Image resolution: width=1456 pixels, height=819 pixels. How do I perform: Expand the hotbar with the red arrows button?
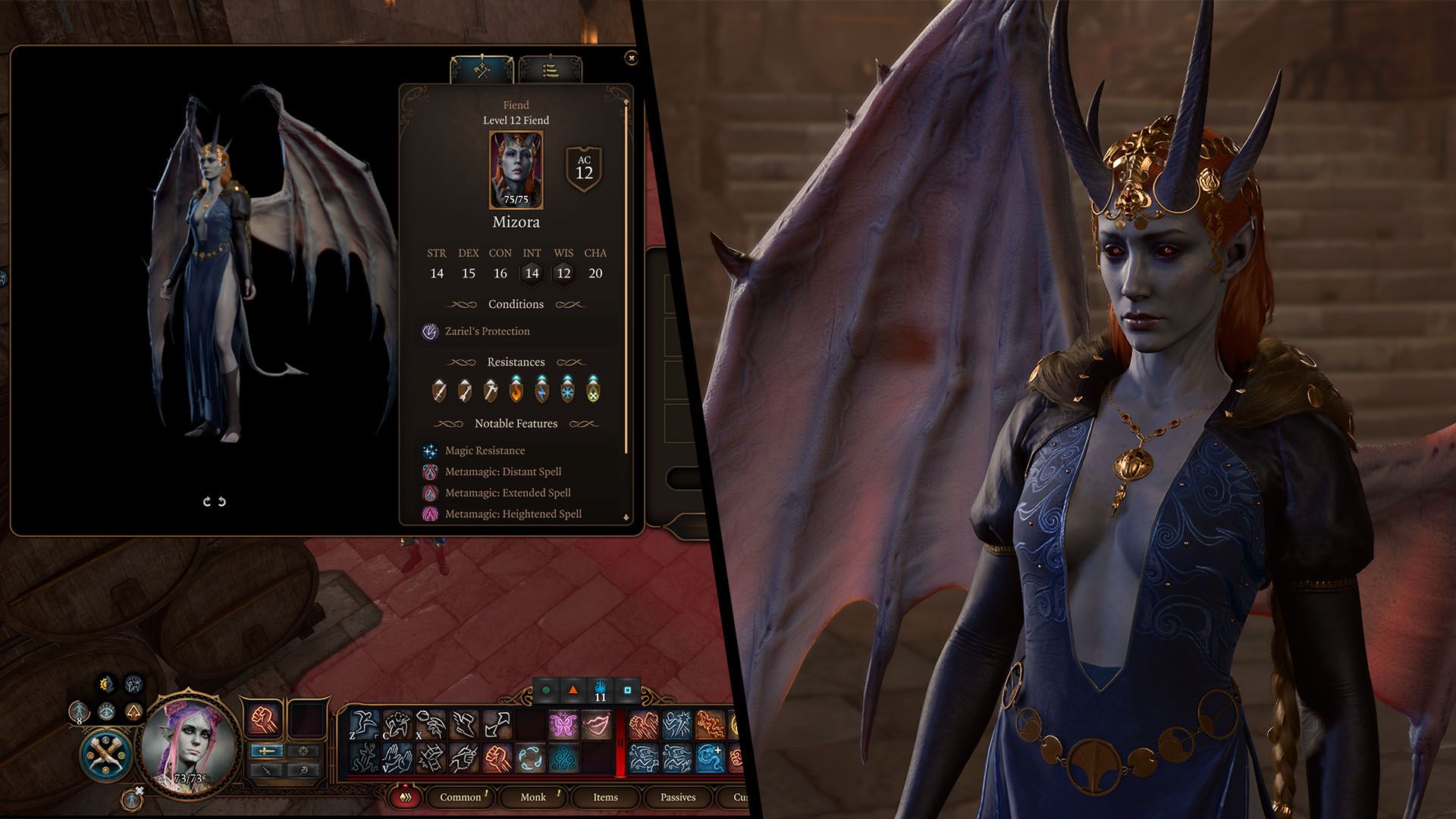coord(404,797)
